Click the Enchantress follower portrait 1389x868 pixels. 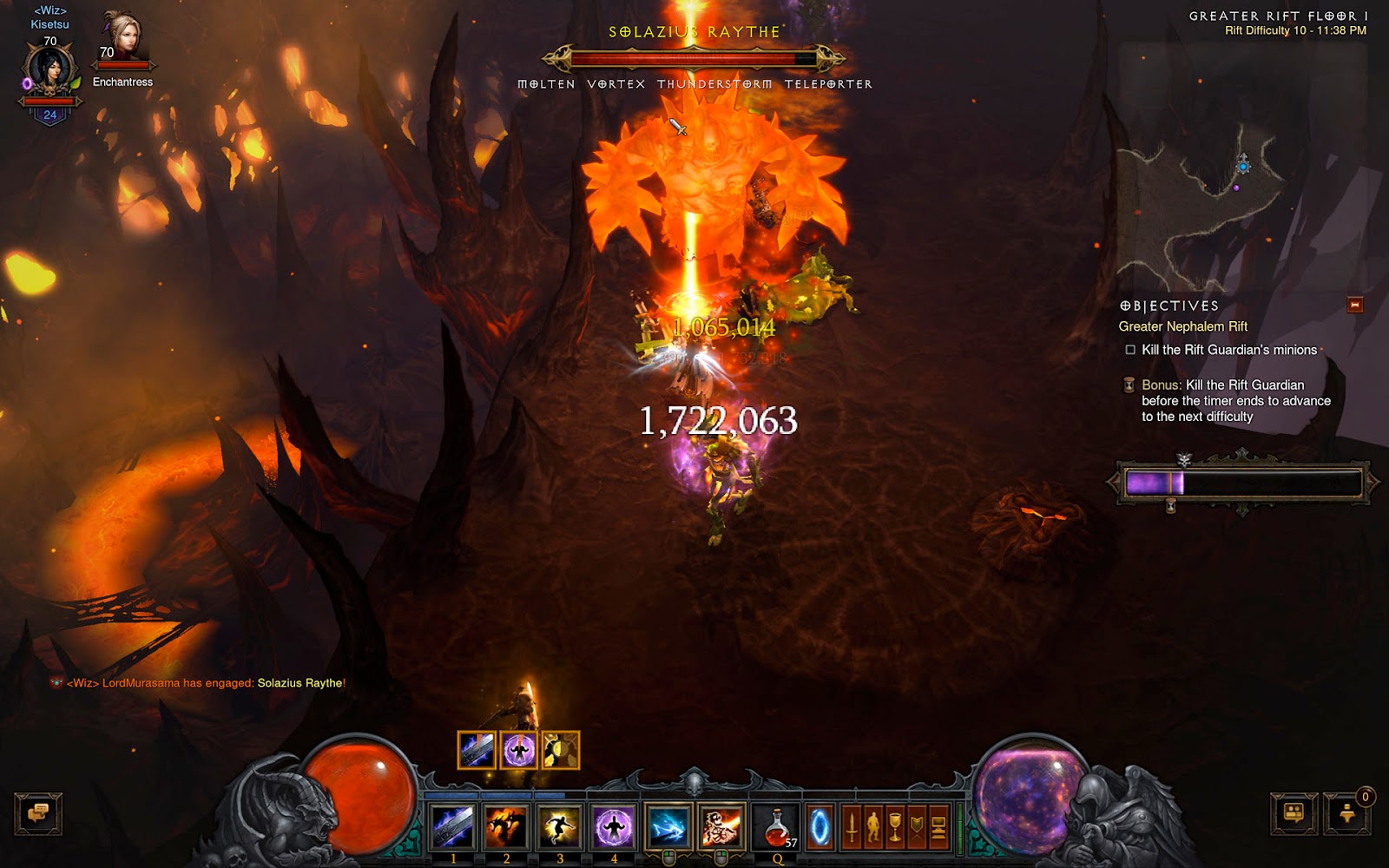coord(122,39)
